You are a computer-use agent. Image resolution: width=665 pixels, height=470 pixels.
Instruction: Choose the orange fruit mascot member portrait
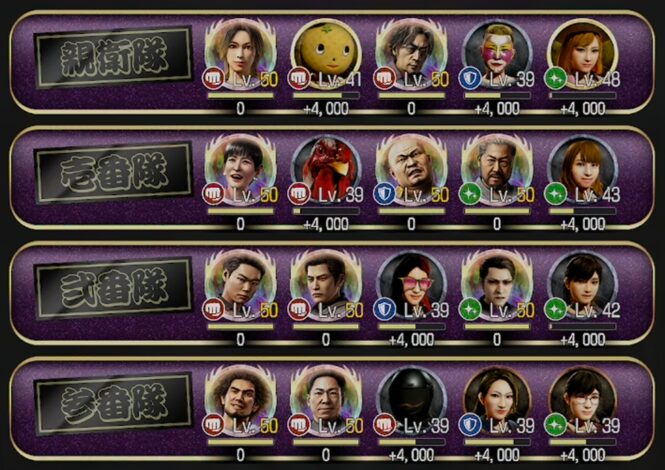(x=326, y=52)
